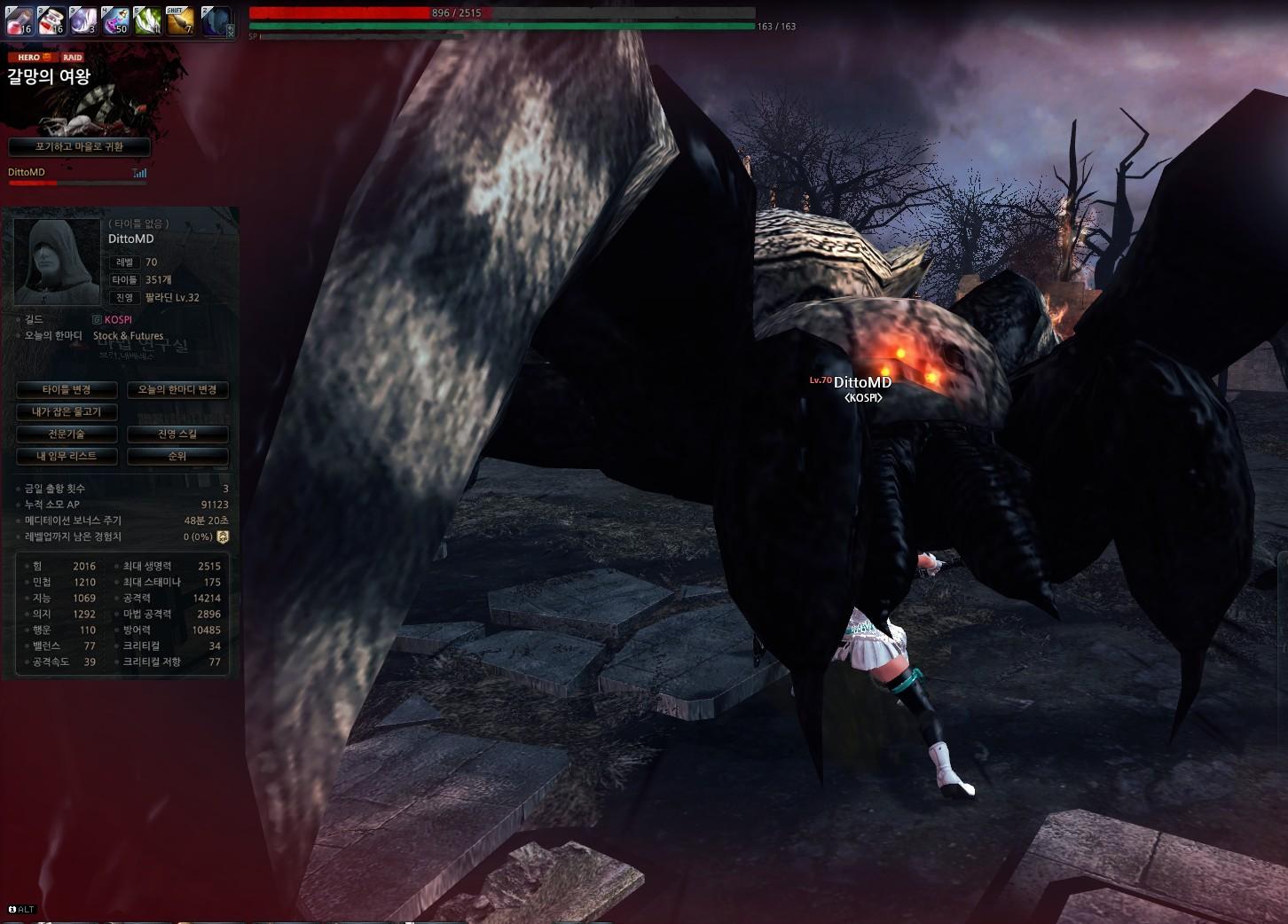Select the dark blue quickslot item
This screenshot has height=924, width=1288.
click(x=216, y=20)
